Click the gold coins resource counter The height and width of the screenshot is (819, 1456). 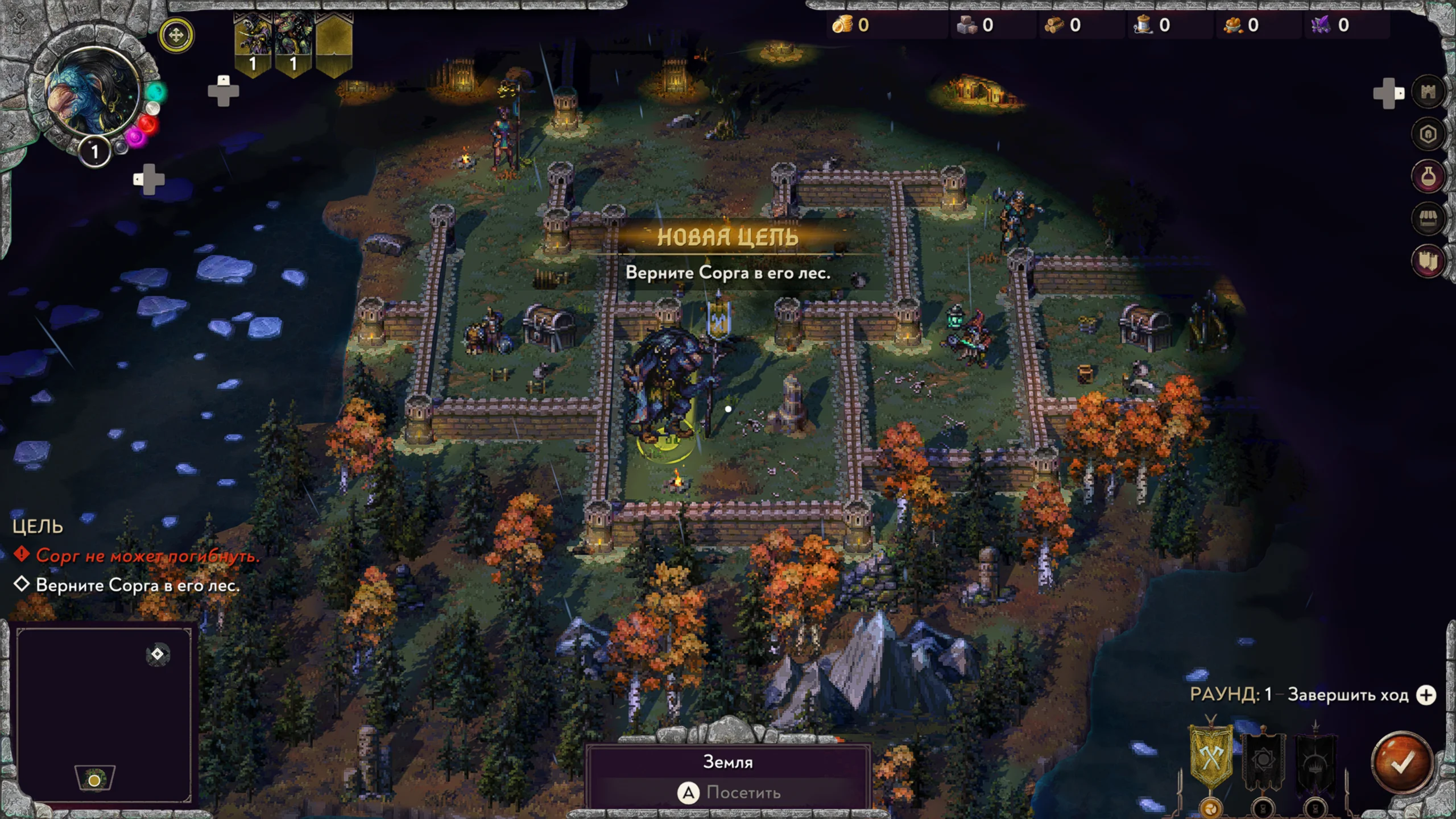coord(851,25)
